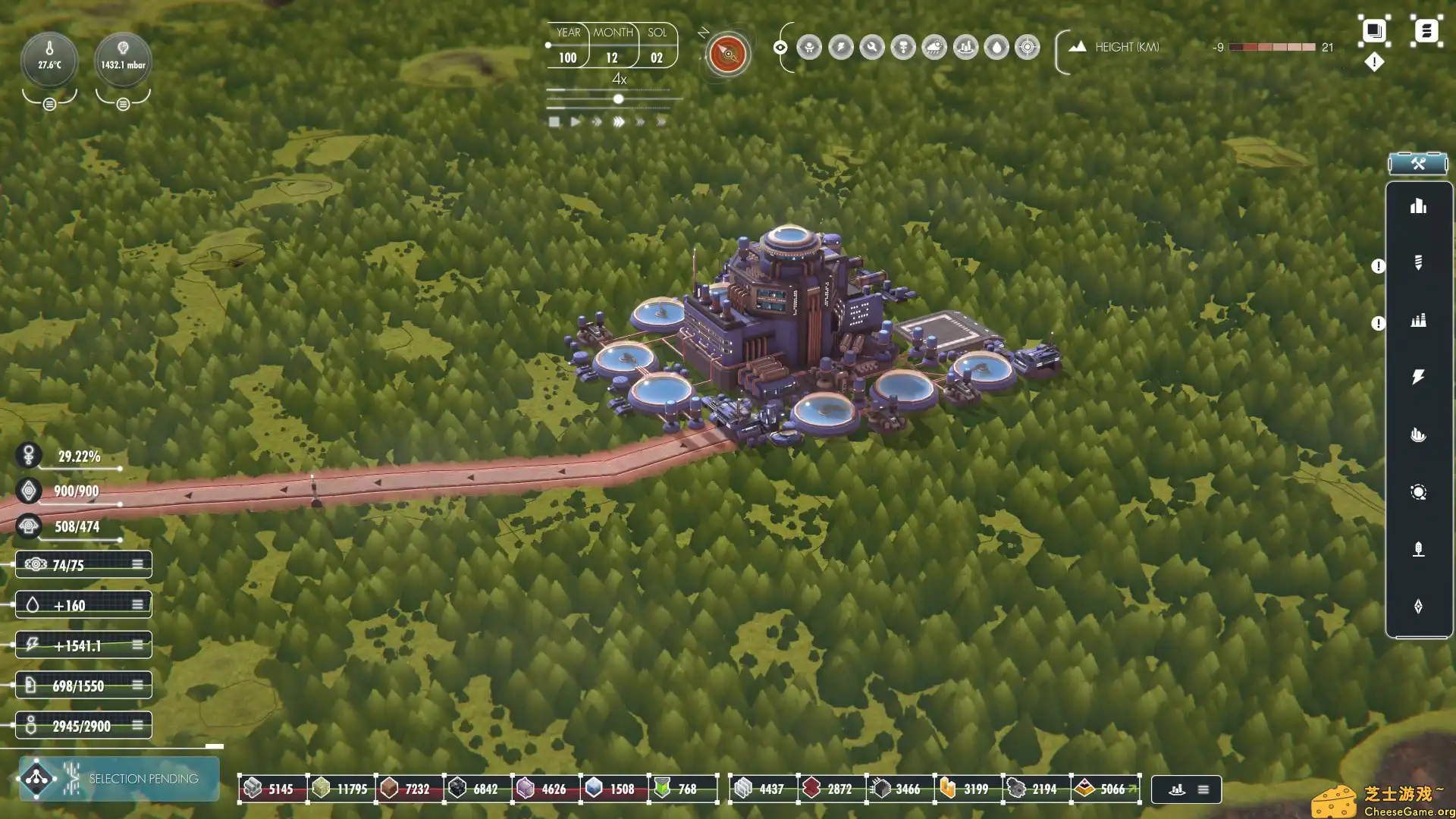
Task: Open the build menu hammer-and-wrench tab
Action: click(x=1417, y=164)
